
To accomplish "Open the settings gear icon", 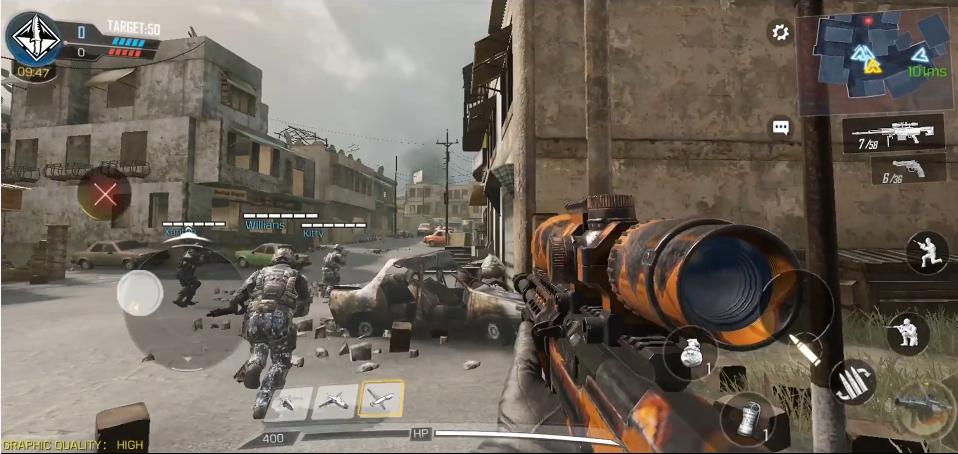I will coord(780,33).
